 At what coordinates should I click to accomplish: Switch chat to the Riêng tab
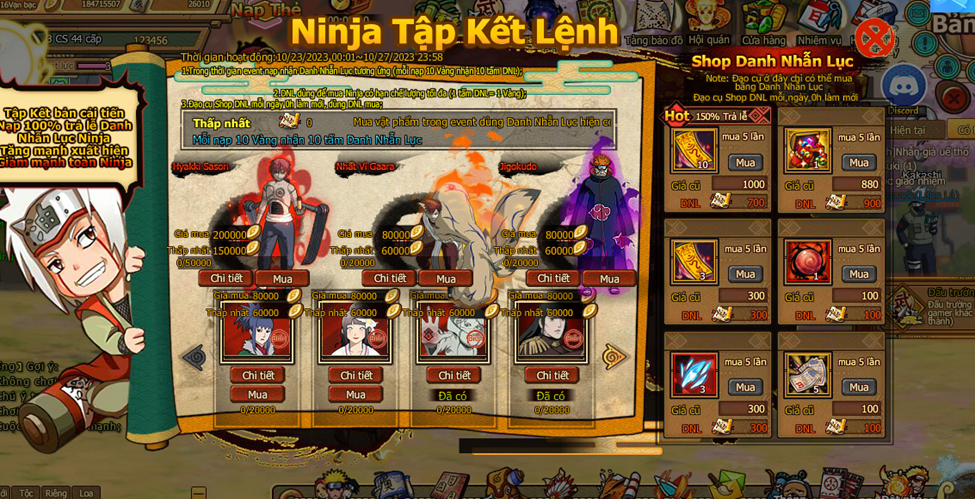tap(56, 493)
